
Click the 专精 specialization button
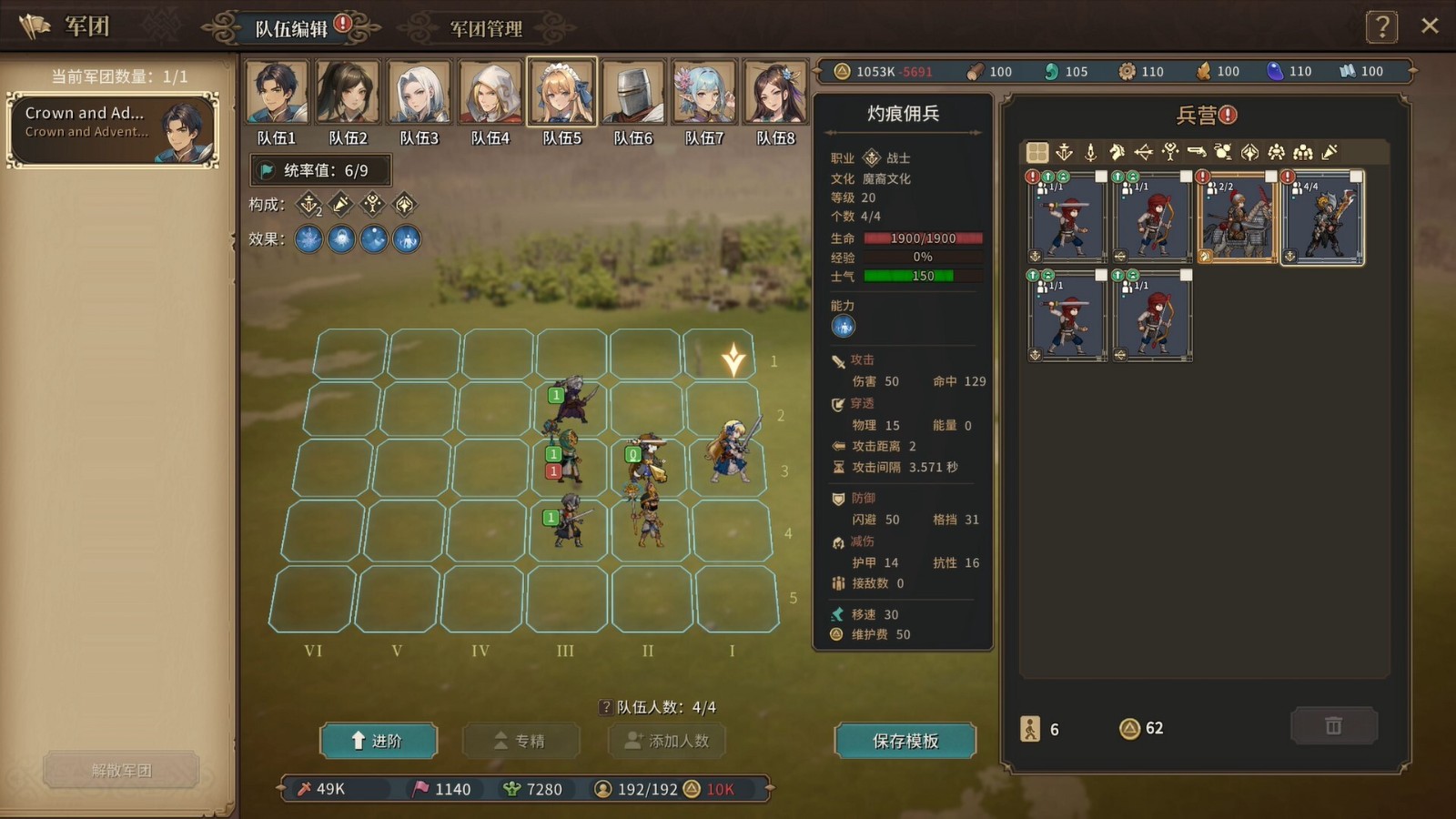click(x=521, y=741)
